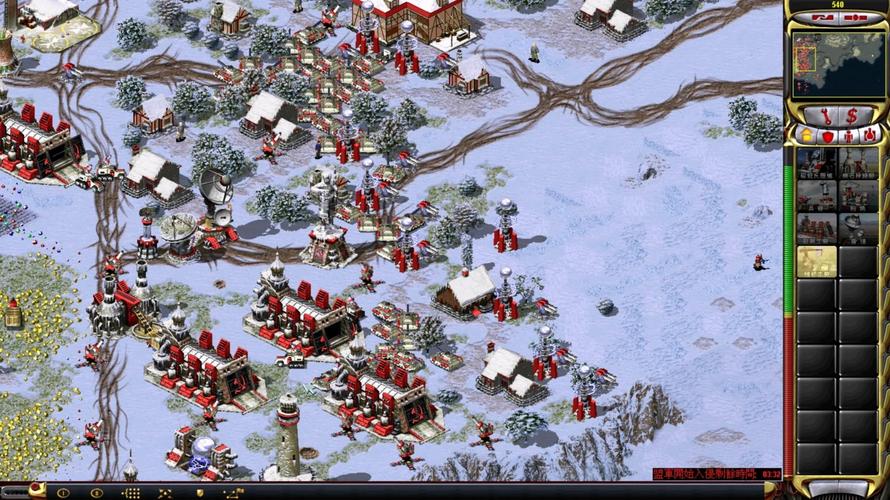Switch to the shield defenses tab
Image resolution: width=890 pixels, height=500 pixels.
[x=827, y=134]
